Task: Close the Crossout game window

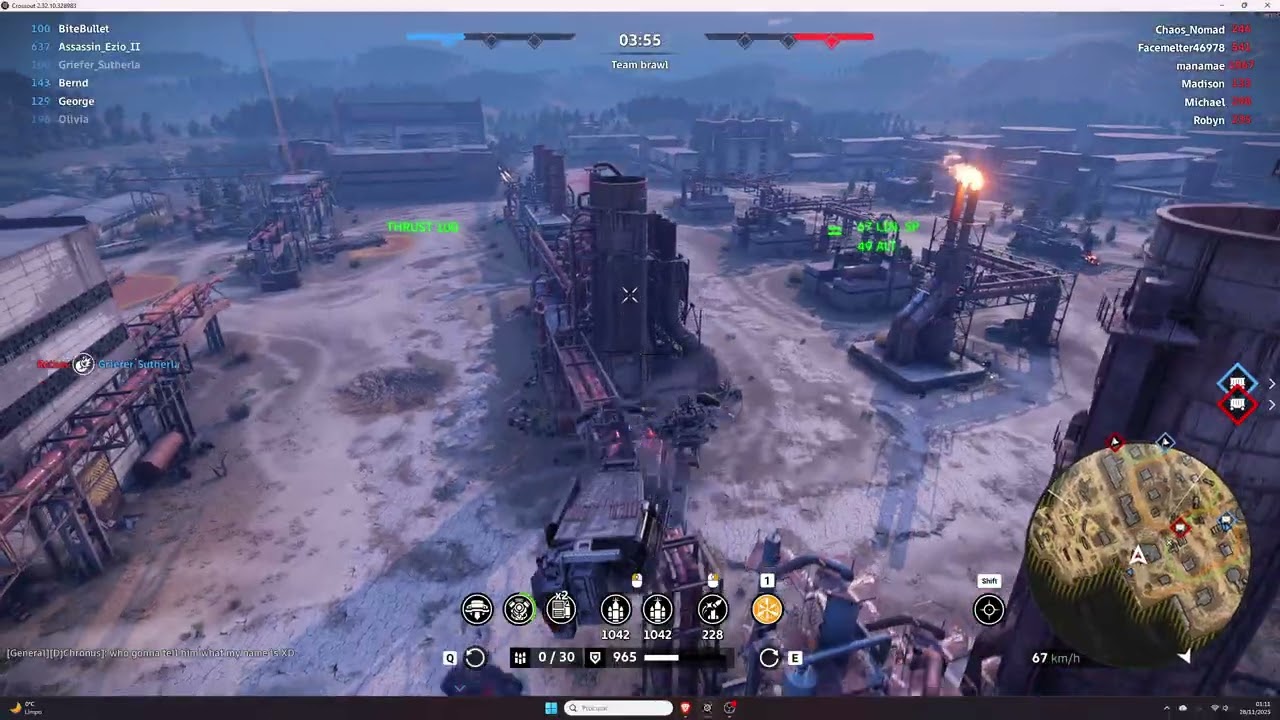Action: [x=1267, y=5]
